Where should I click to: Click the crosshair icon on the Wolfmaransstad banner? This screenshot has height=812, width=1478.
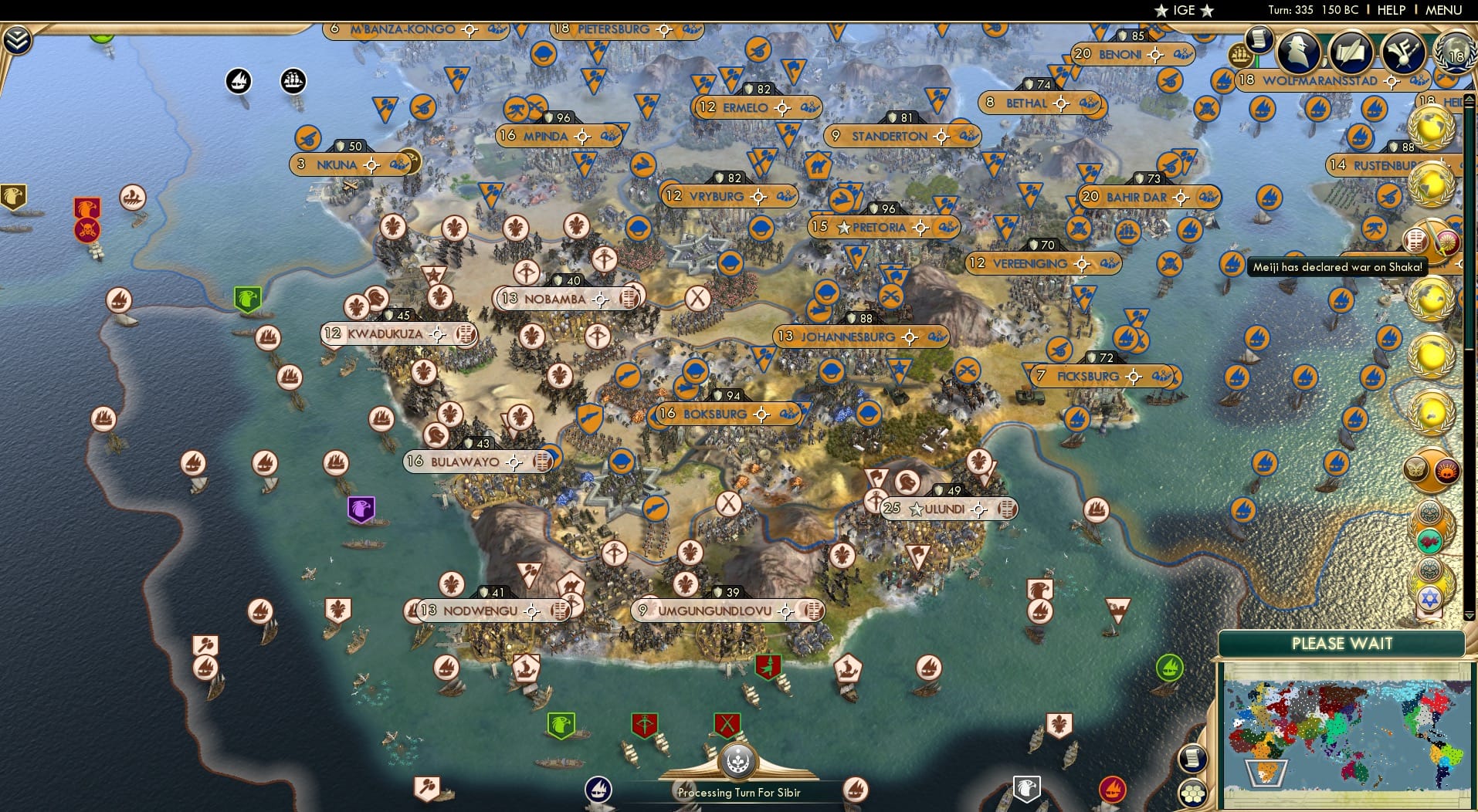tap(1390, 80)
